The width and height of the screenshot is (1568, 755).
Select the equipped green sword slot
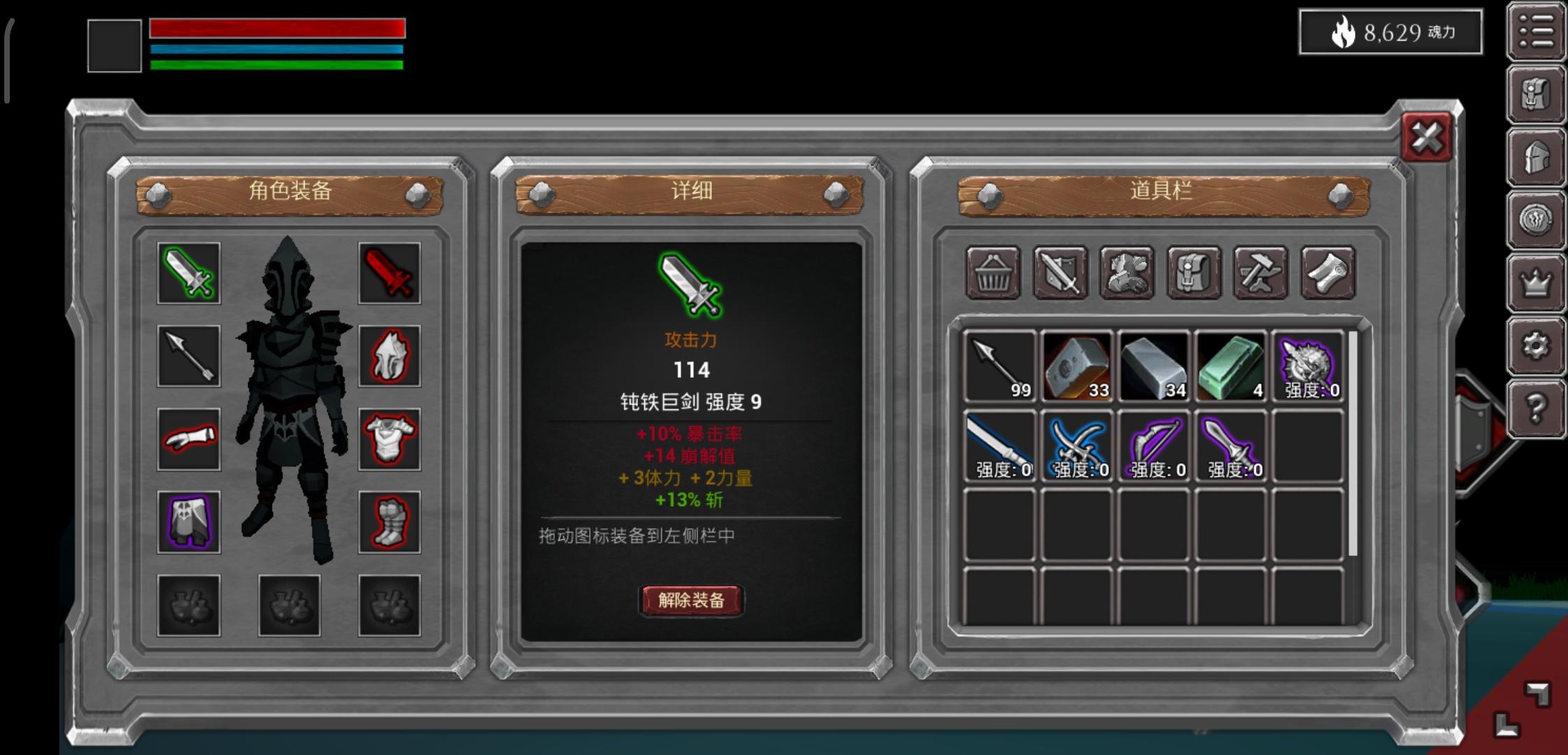(x=187, y=274)
